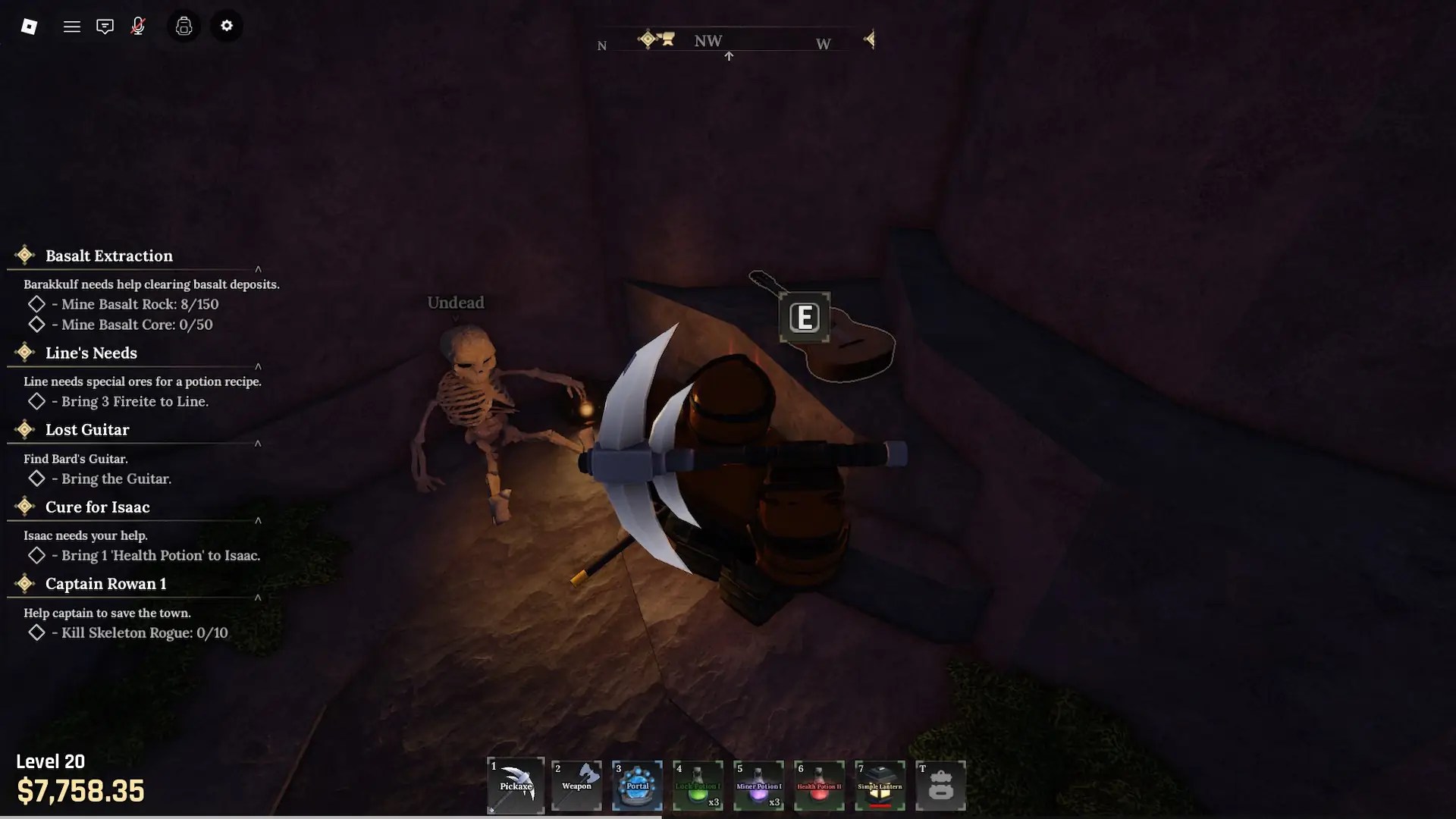Use the Miner Potion I from slot 5
1456x819 pixels.
click(x=758, y=785)
